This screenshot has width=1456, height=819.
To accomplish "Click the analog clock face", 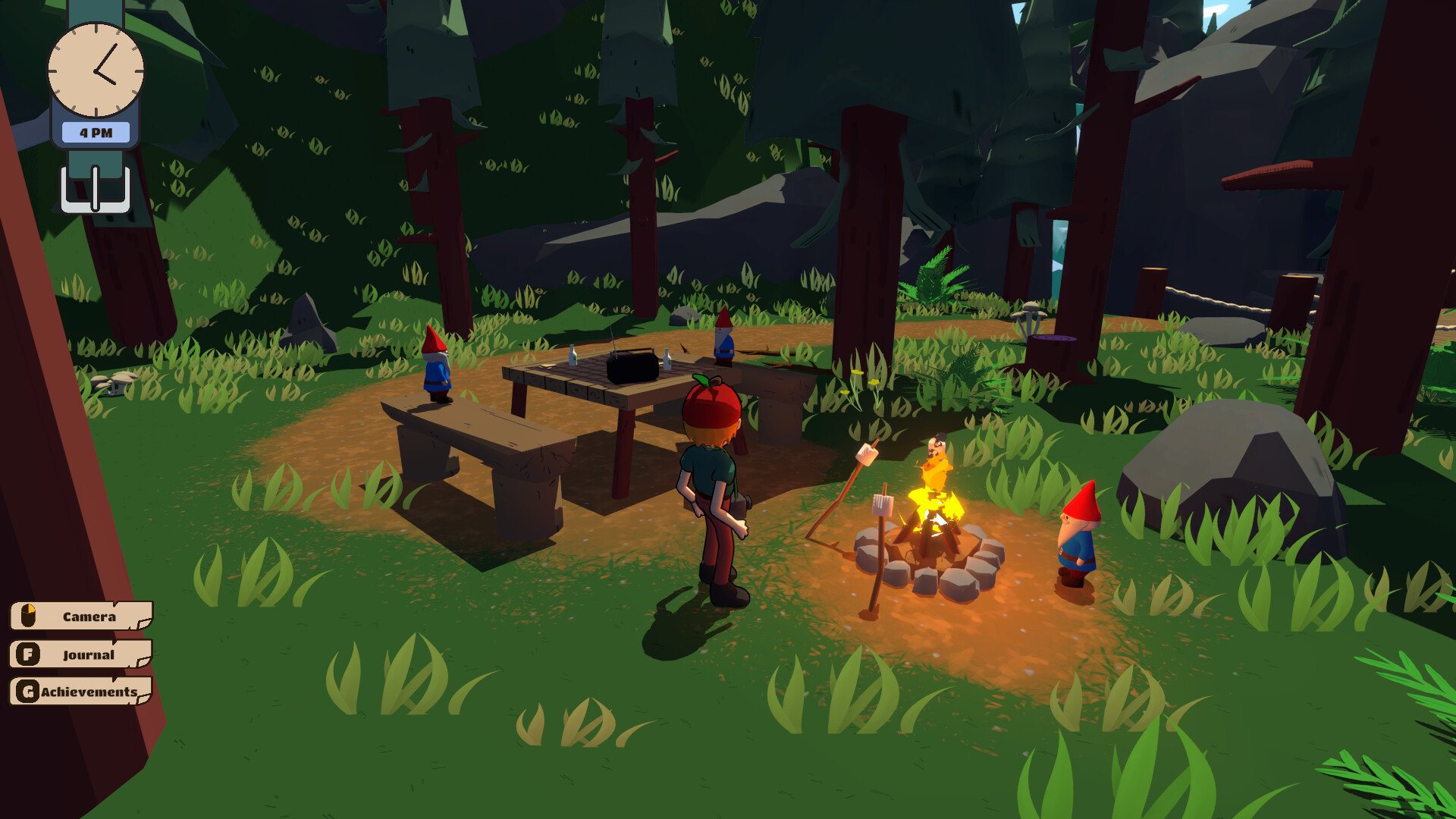I will click(96, 70).
